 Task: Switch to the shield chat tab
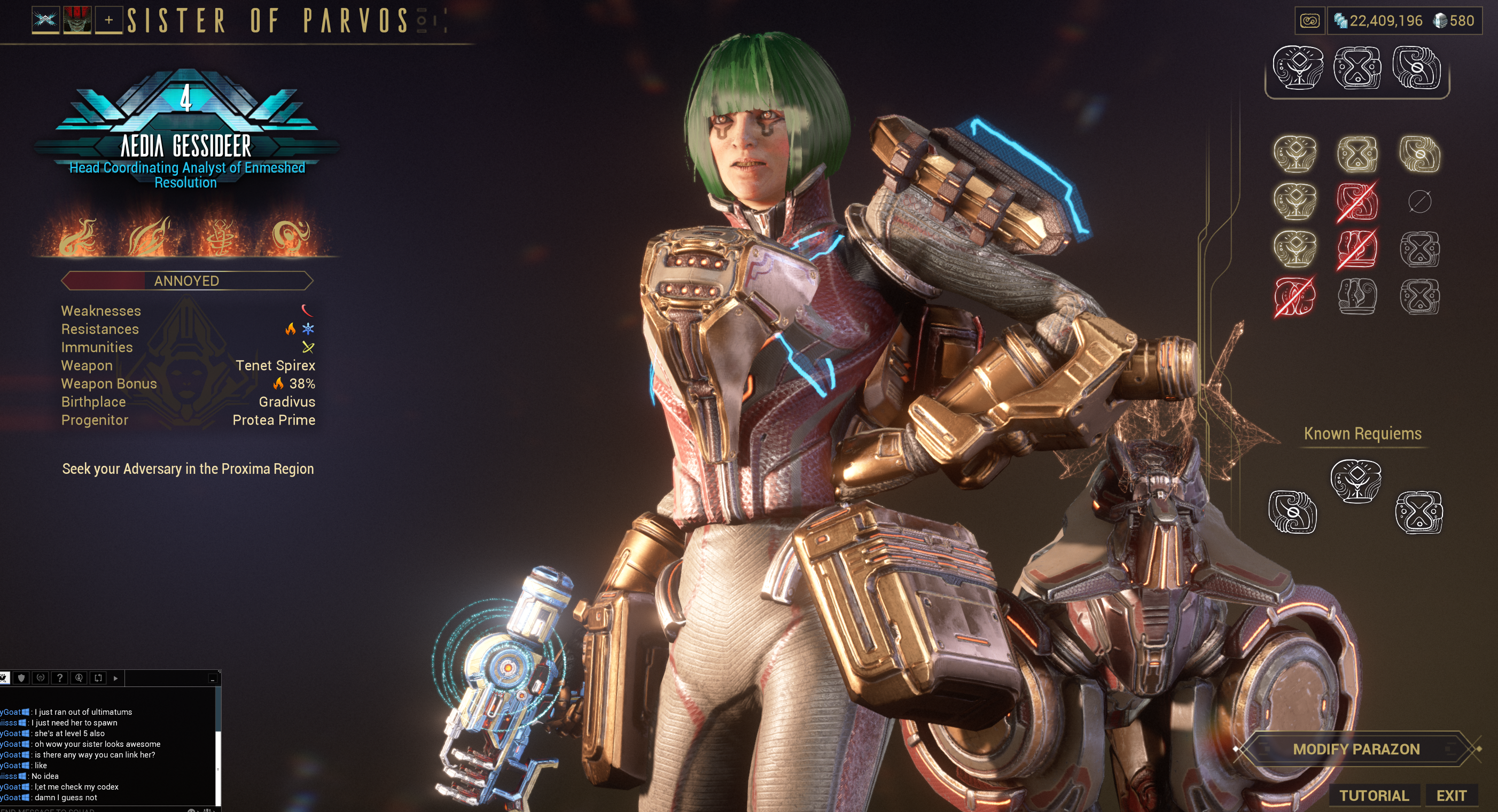coord(21,677)
